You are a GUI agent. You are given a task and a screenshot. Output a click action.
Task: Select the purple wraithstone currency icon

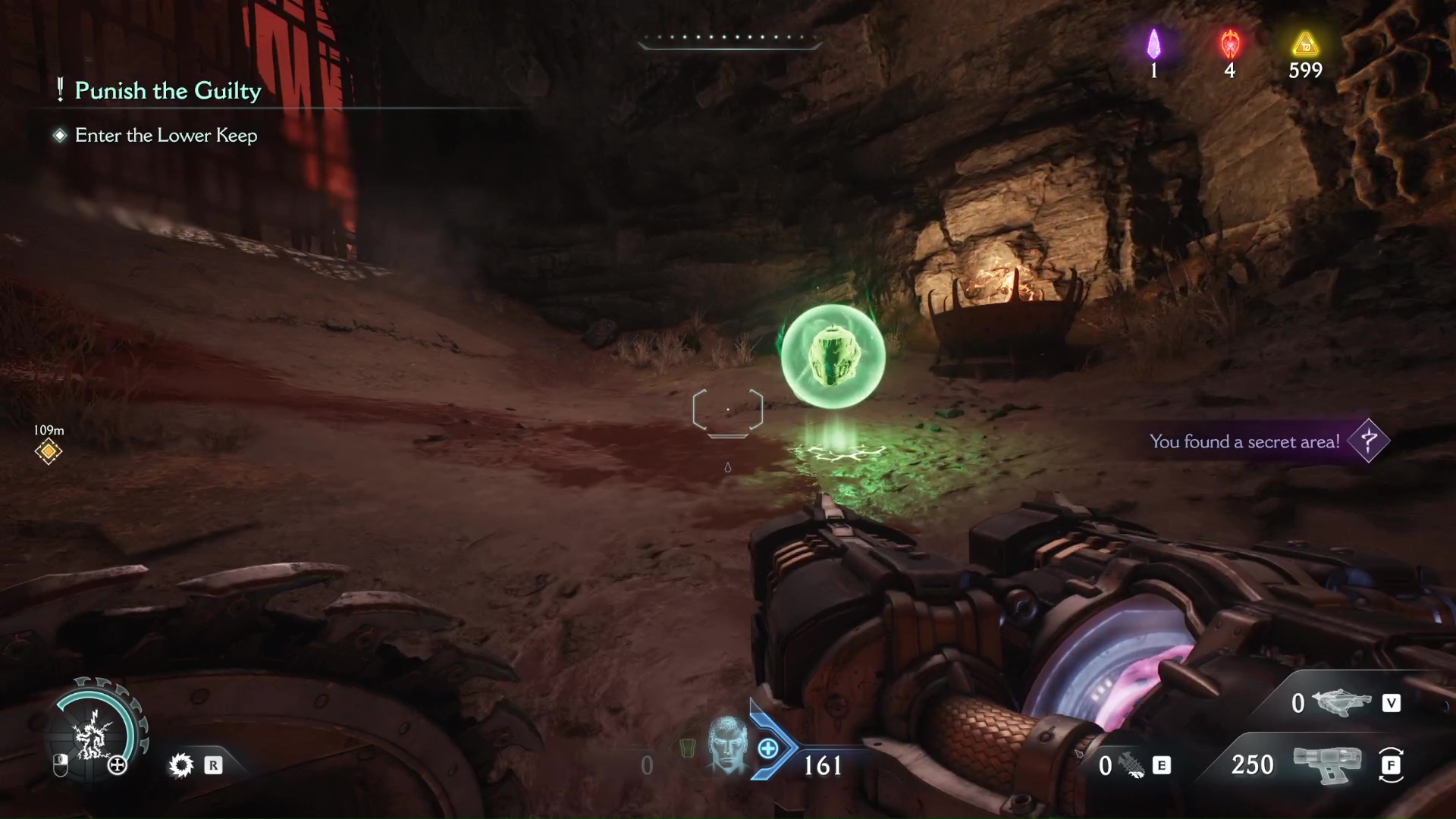(x=1153, y=45)
